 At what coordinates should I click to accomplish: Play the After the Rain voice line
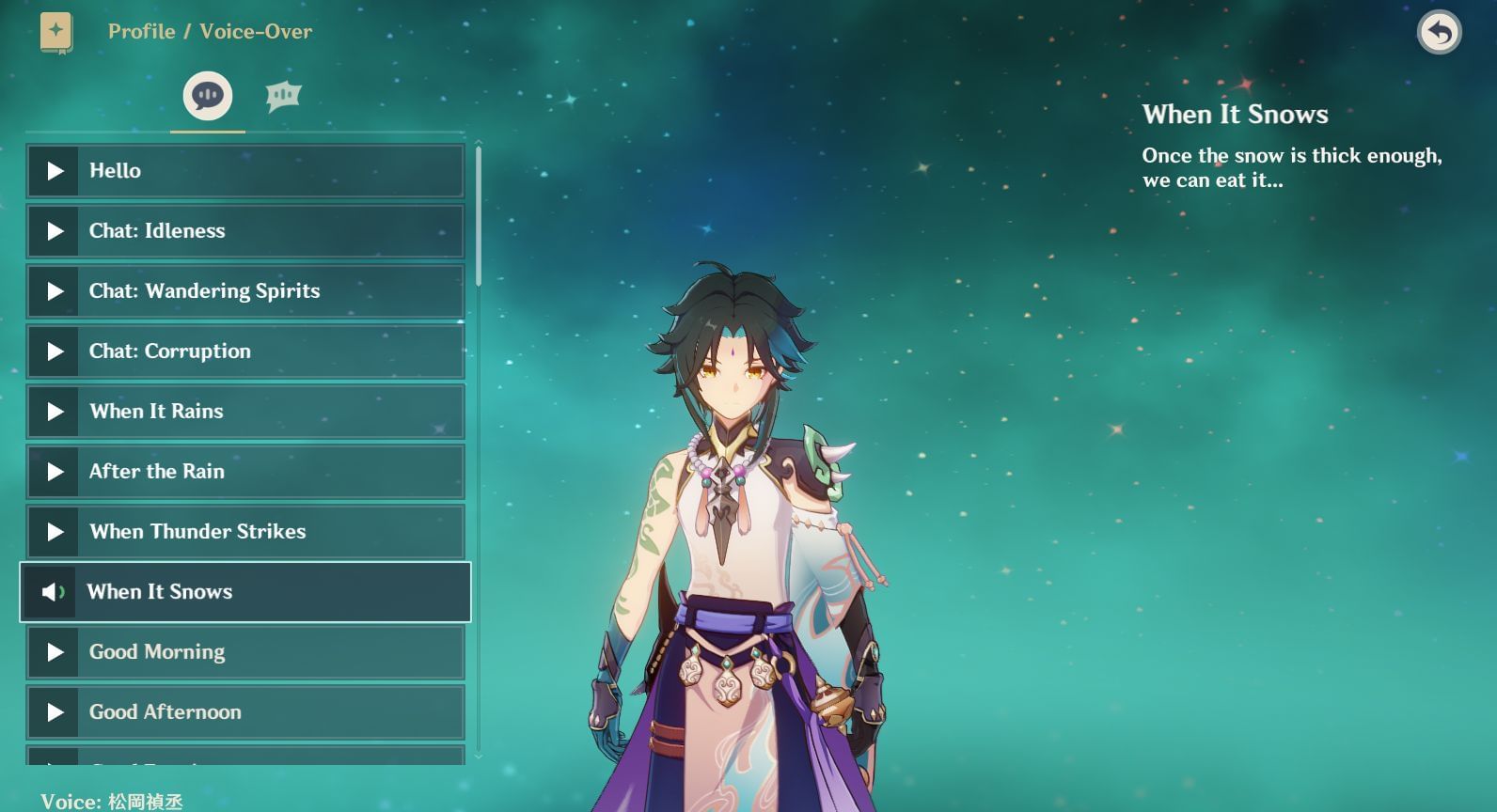[x=54, y=472]
